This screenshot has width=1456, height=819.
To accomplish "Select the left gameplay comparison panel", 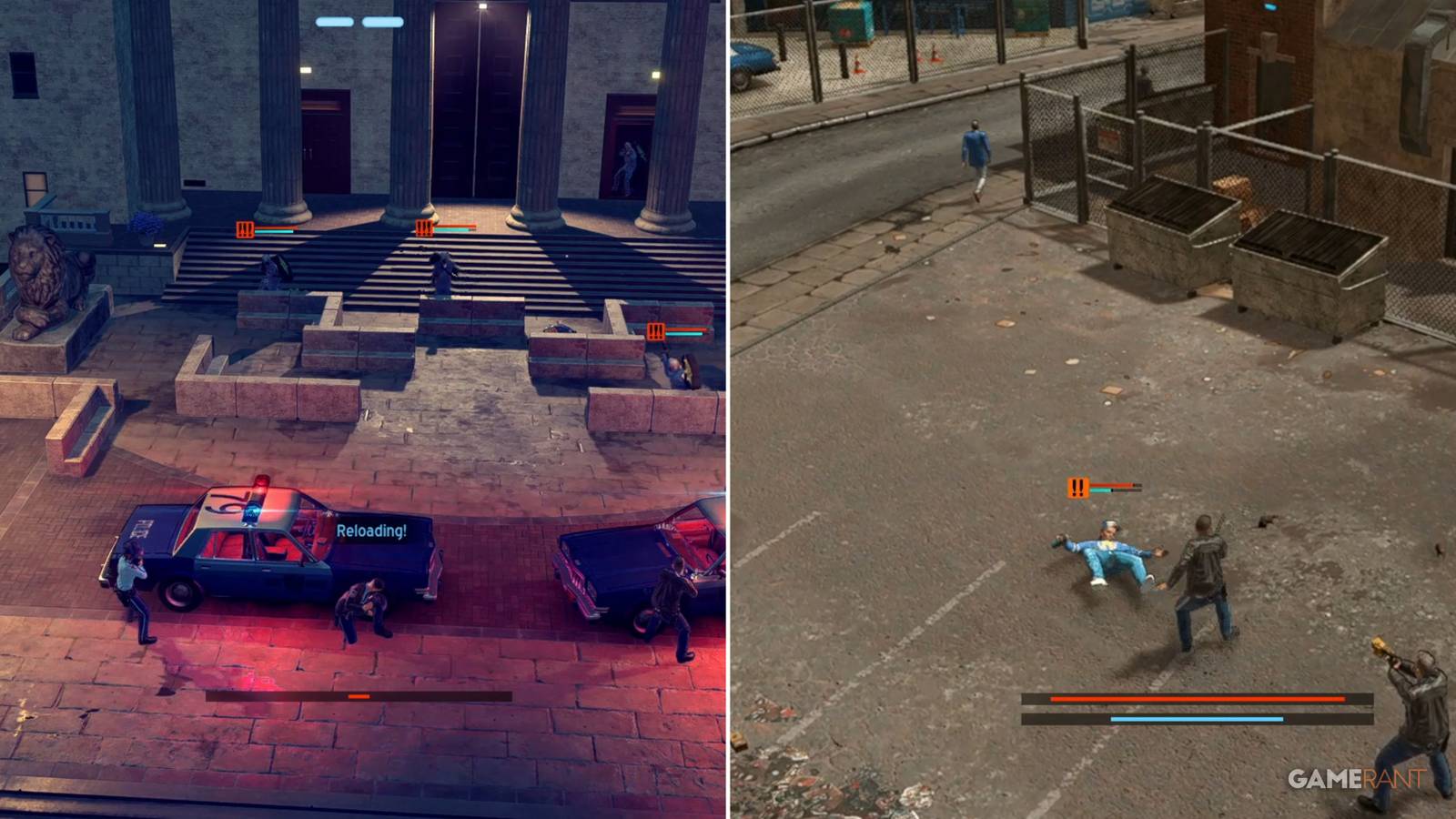I will pyautogui.click(x=364, y=409).
